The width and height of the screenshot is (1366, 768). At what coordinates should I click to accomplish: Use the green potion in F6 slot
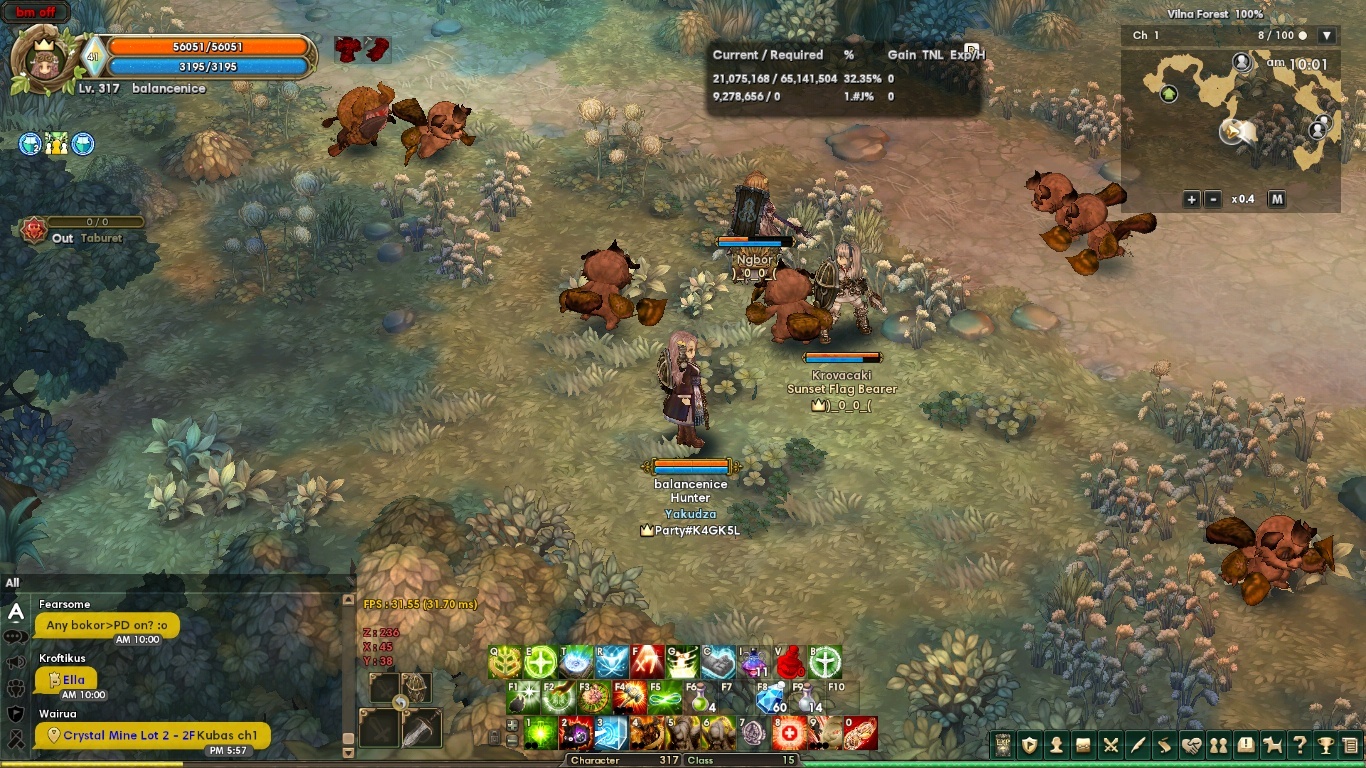click(700, 697)
